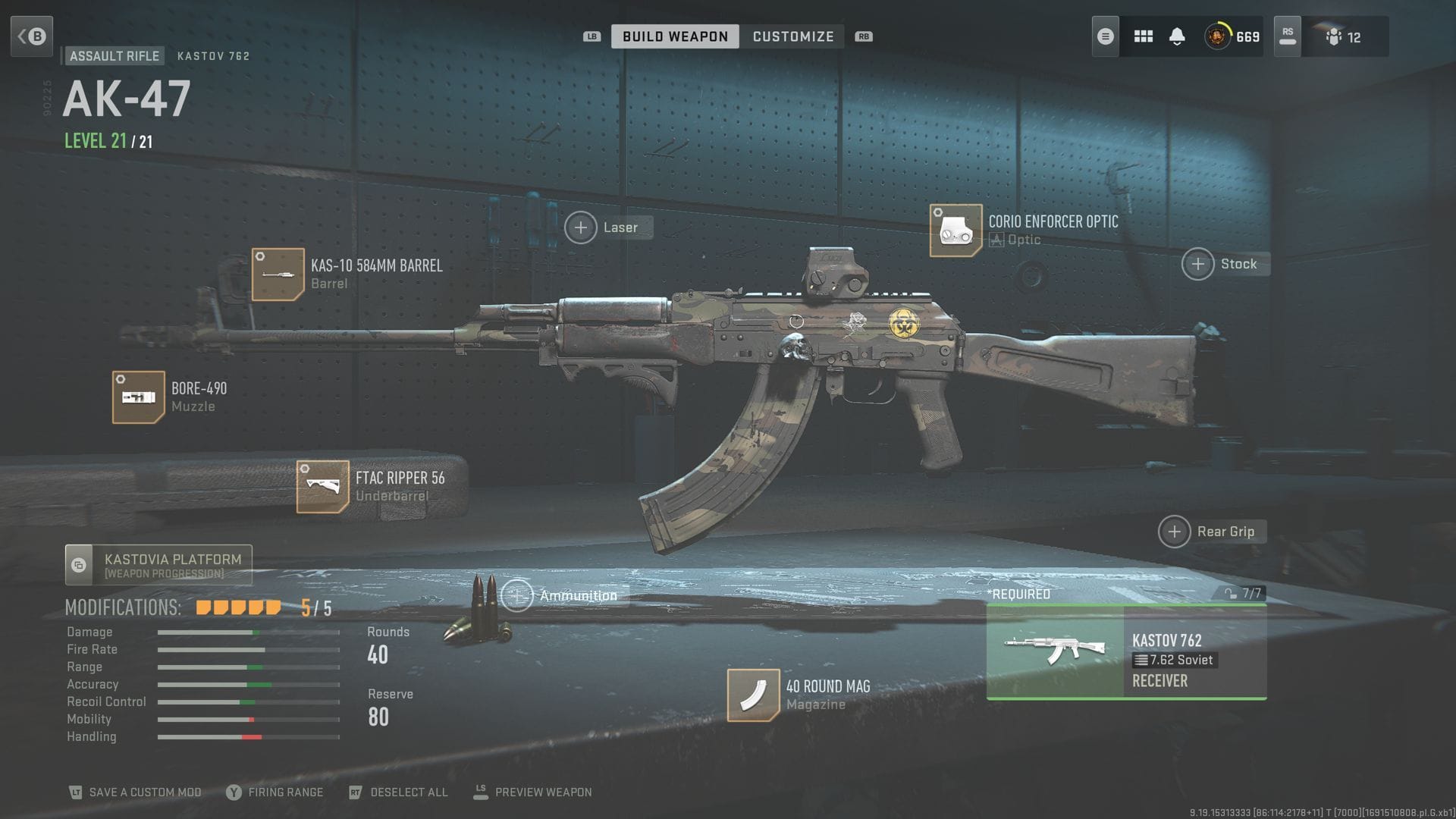The image size is (1456, 819).
Task: Open the Rear Grip attachment slot
Action: pyautogui.click(x=1174, y=532)
